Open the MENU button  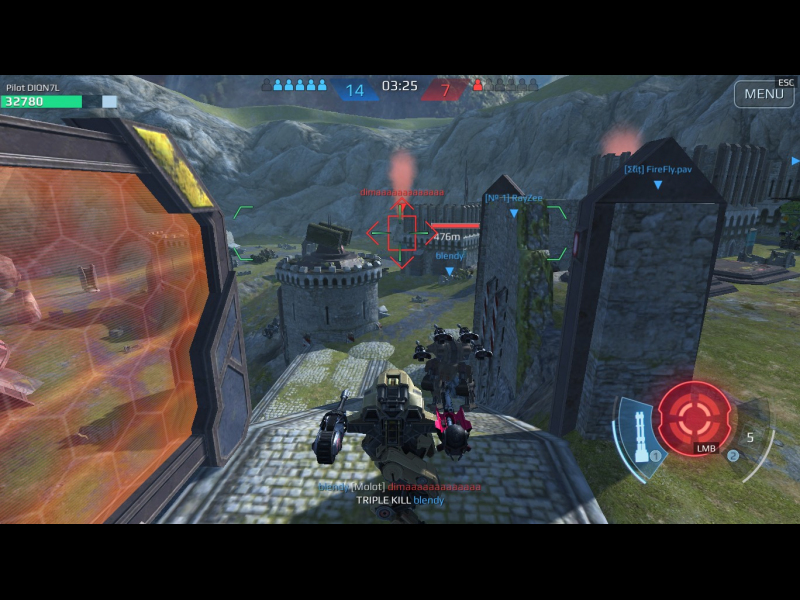764,94
